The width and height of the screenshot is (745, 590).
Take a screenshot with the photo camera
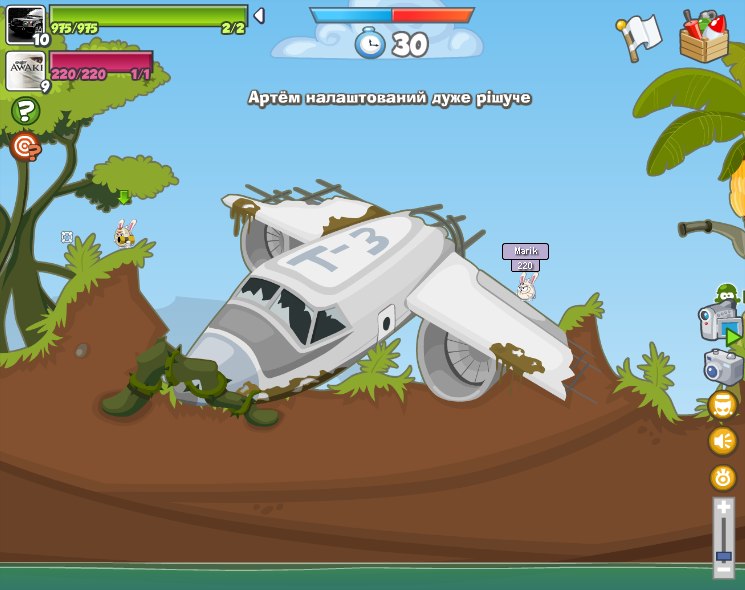click(x=723, y=367)
